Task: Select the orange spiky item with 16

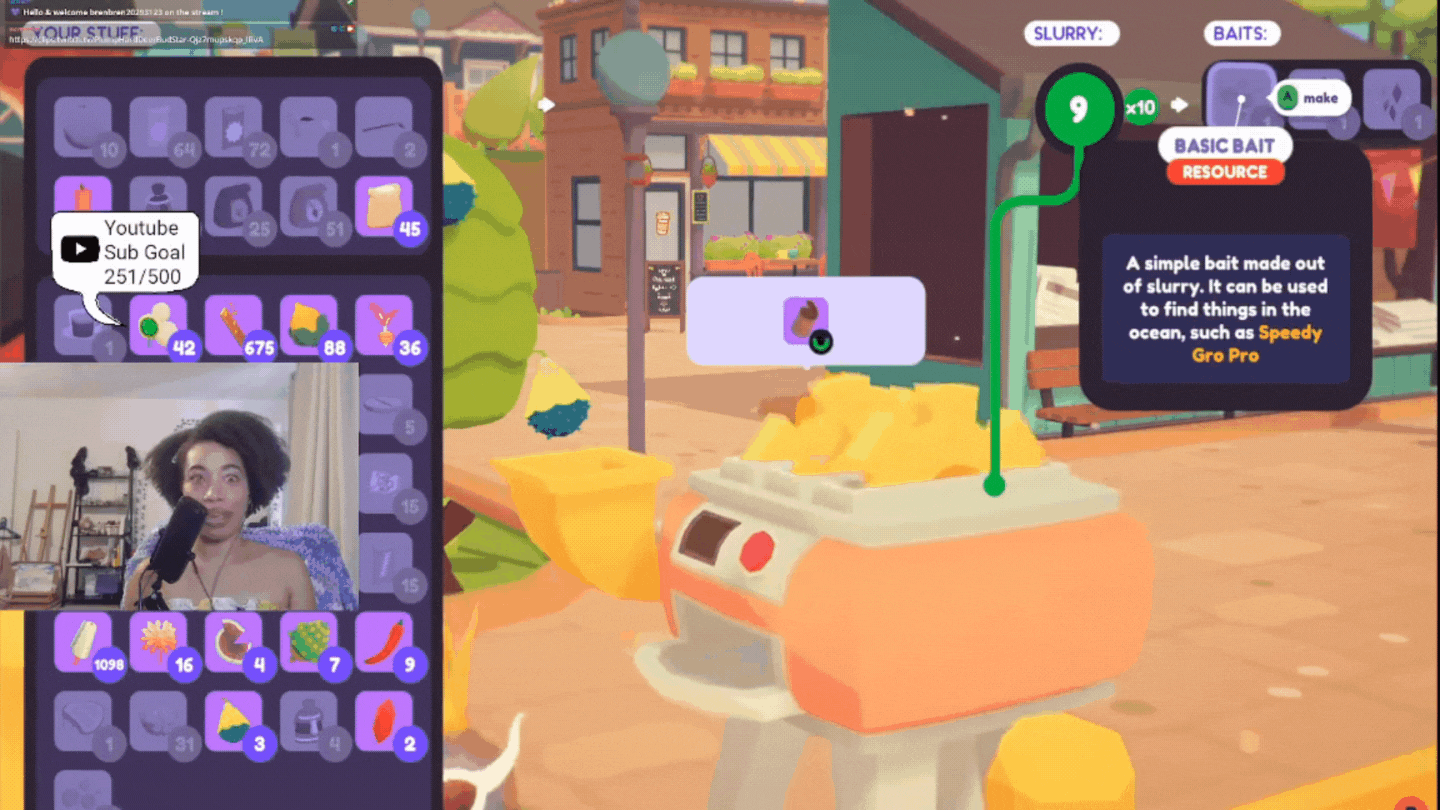Action: [x=159, y=642]
